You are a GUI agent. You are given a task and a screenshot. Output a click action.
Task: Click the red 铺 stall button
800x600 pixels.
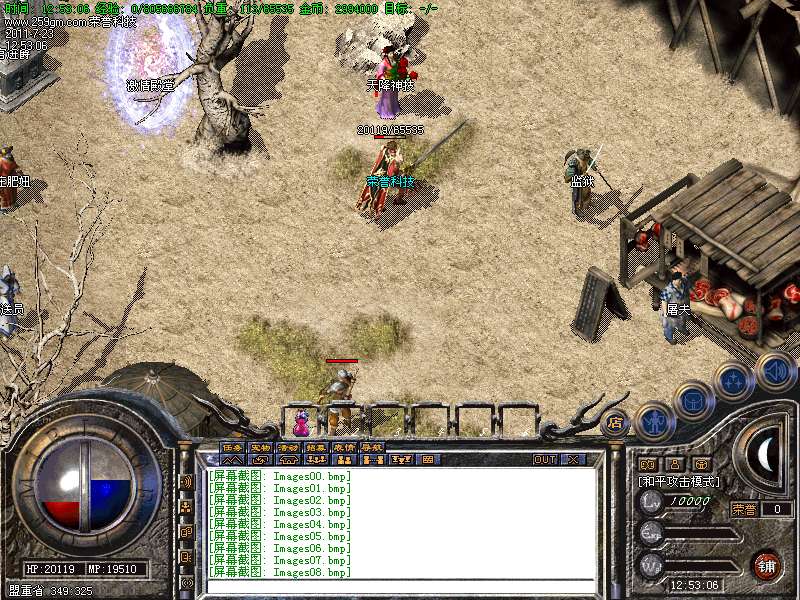(767, 564)
